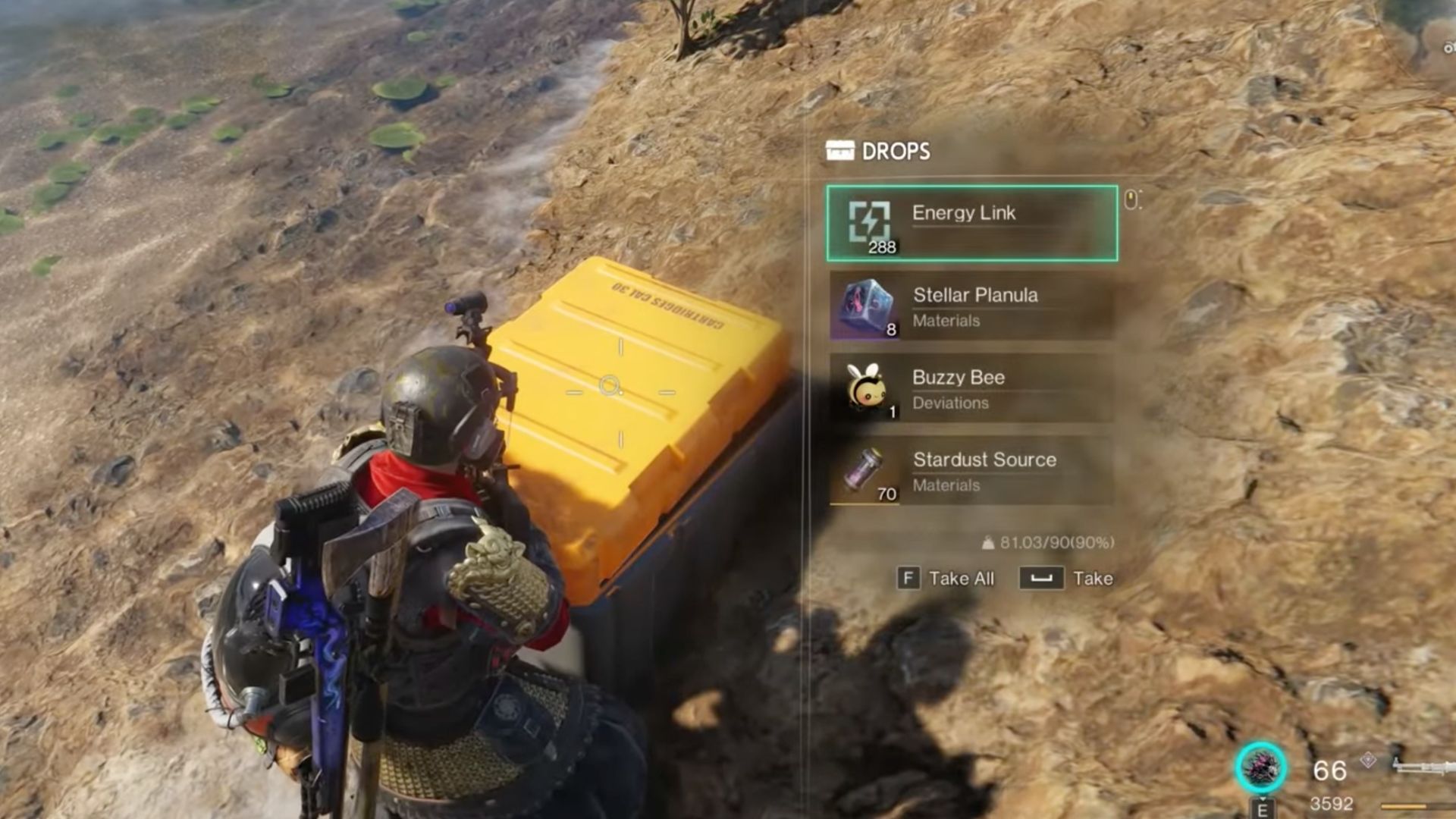The image size is (1456, 819).
Task: Click the diamond ammo-type icon beside 66
Action: pos(1367,760)
